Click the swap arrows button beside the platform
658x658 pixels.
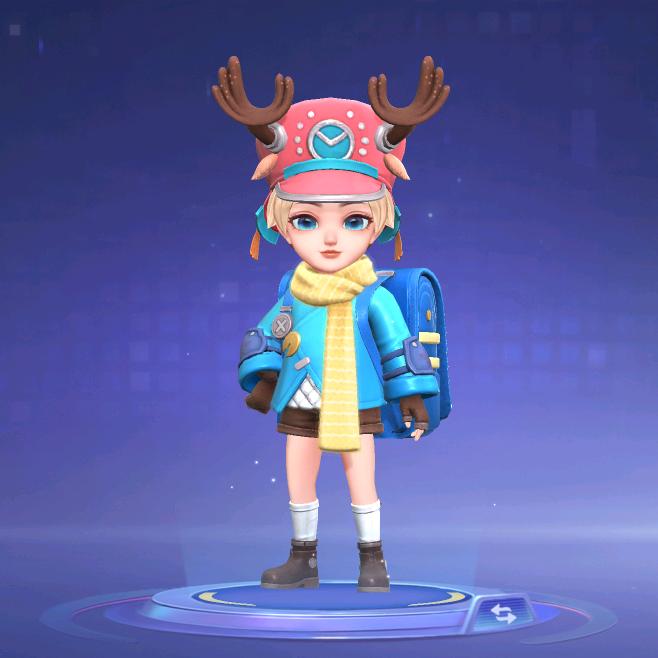503,612
